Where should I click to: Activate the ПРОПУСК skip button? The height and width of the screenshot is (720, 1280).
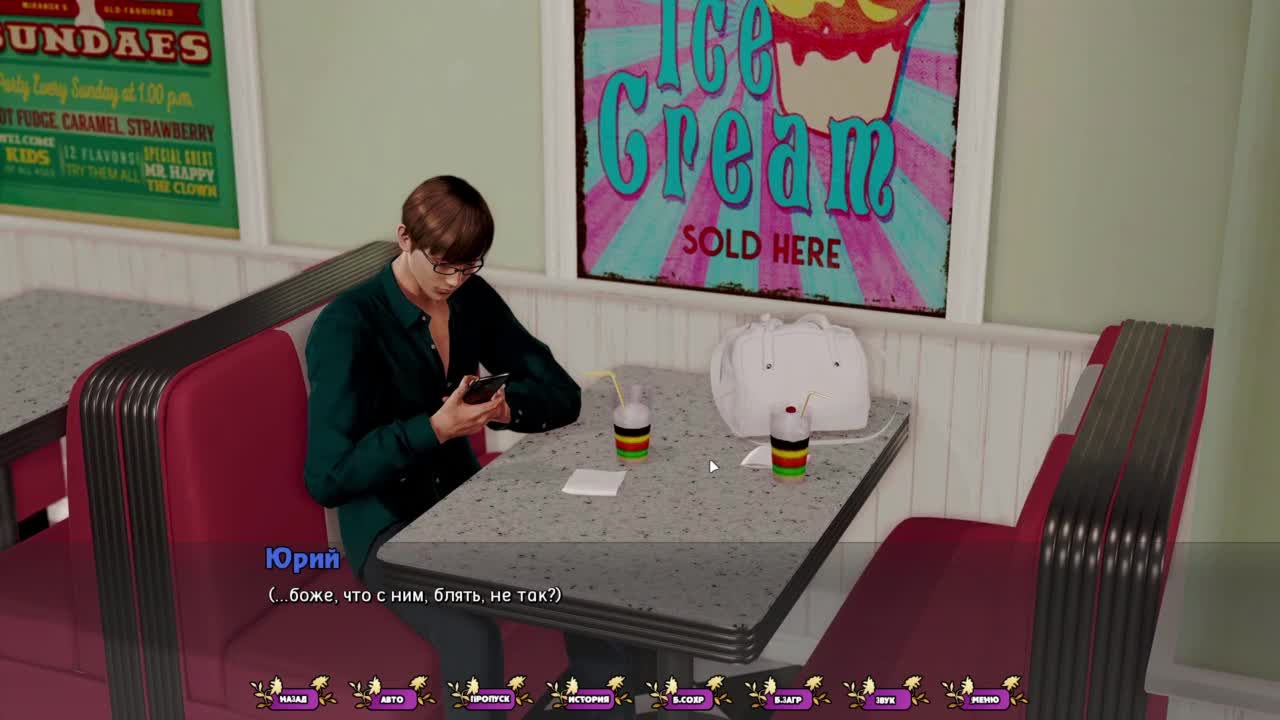[491, 698]
